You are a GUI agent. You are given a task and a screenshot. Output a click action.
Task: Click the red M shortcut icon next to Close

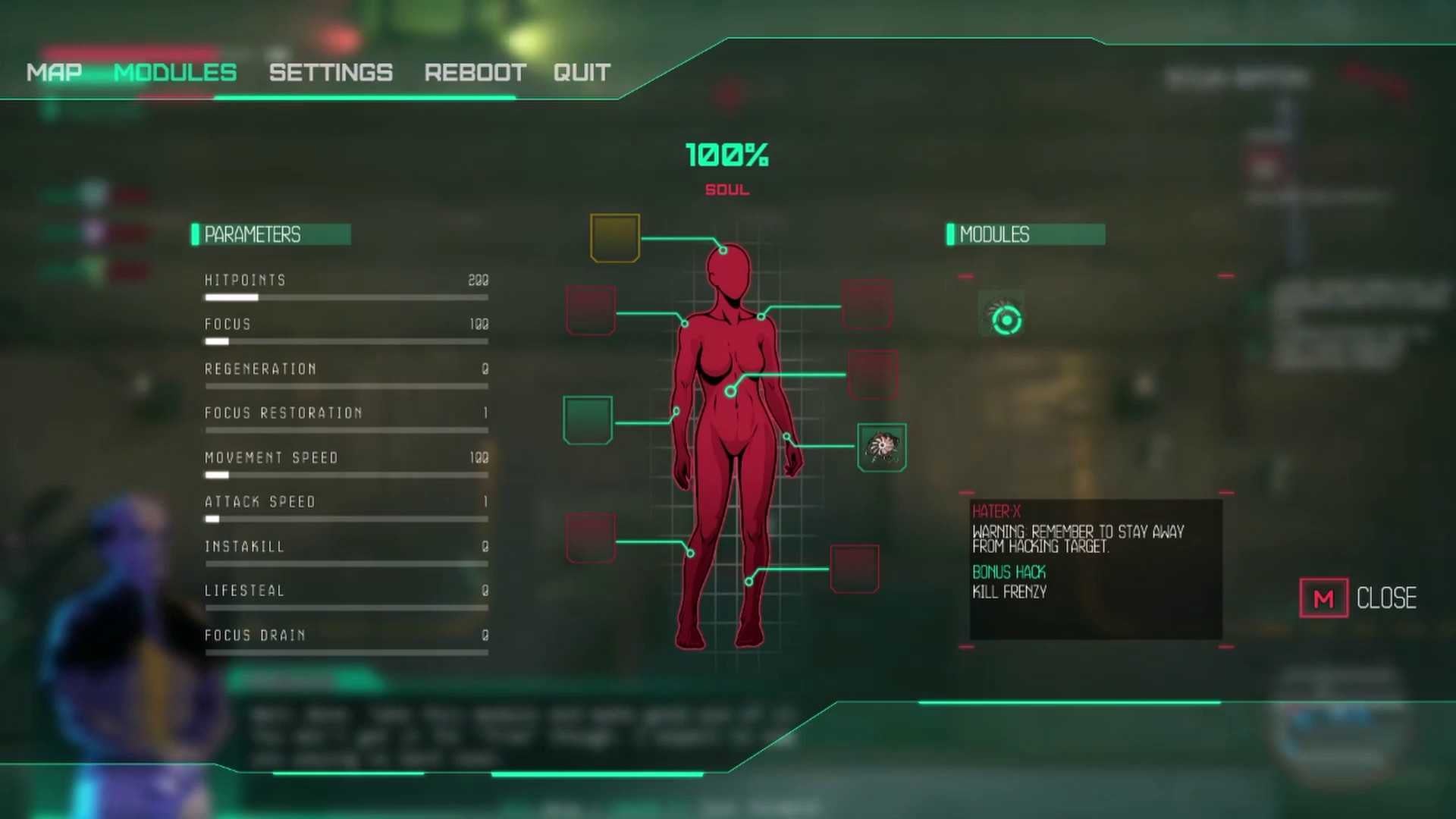point(1323,598)
